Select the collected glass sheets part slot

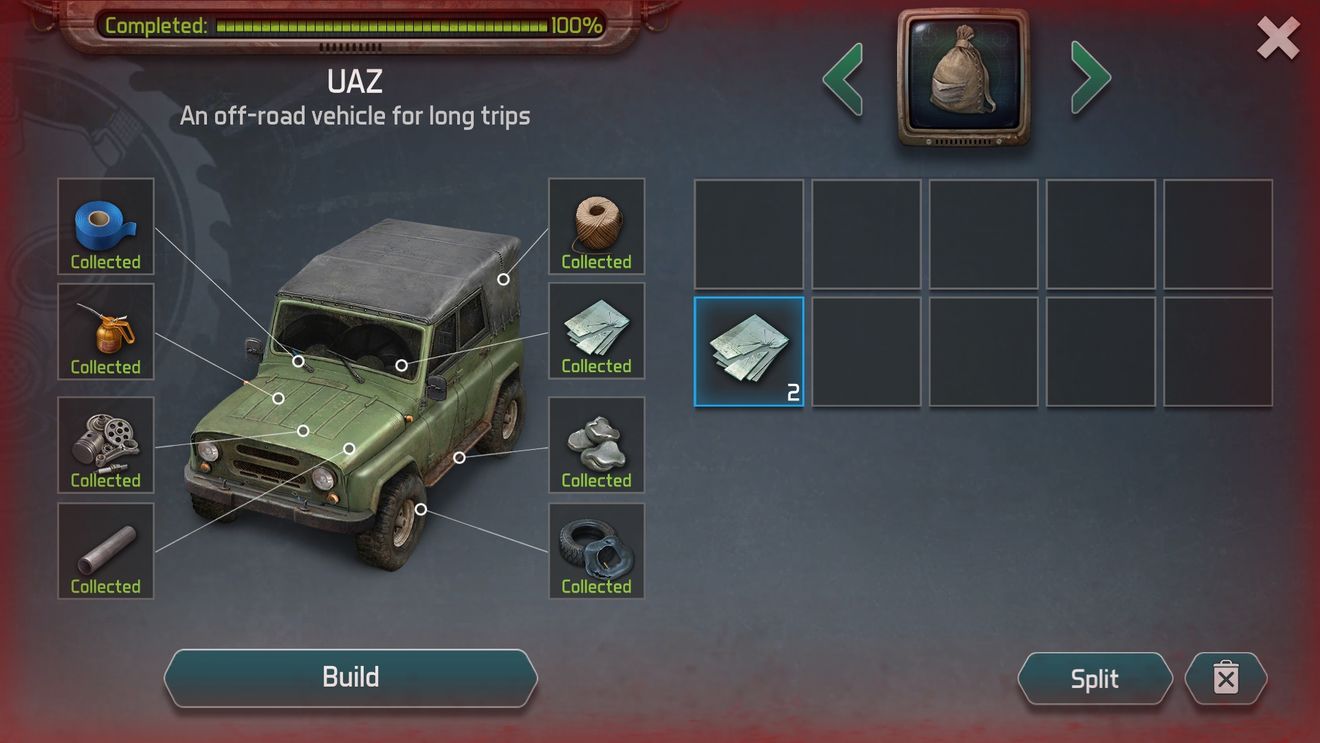[x=597, y=332]
